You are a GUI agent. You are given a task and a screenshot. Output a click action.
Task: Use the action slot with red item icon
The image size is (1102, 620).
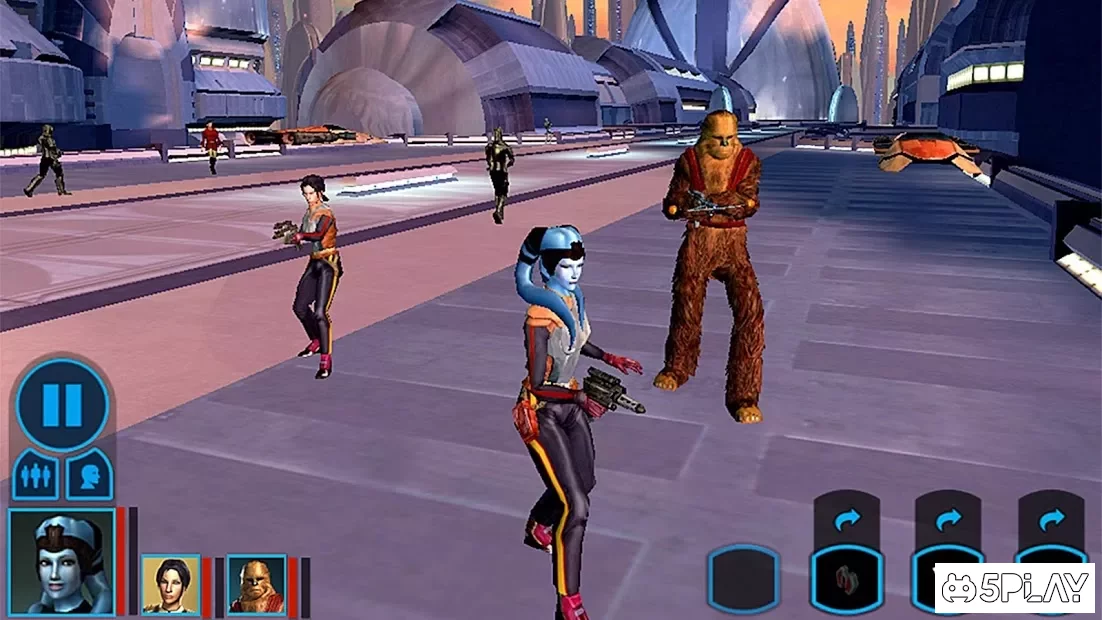click(x=846, y=580)
